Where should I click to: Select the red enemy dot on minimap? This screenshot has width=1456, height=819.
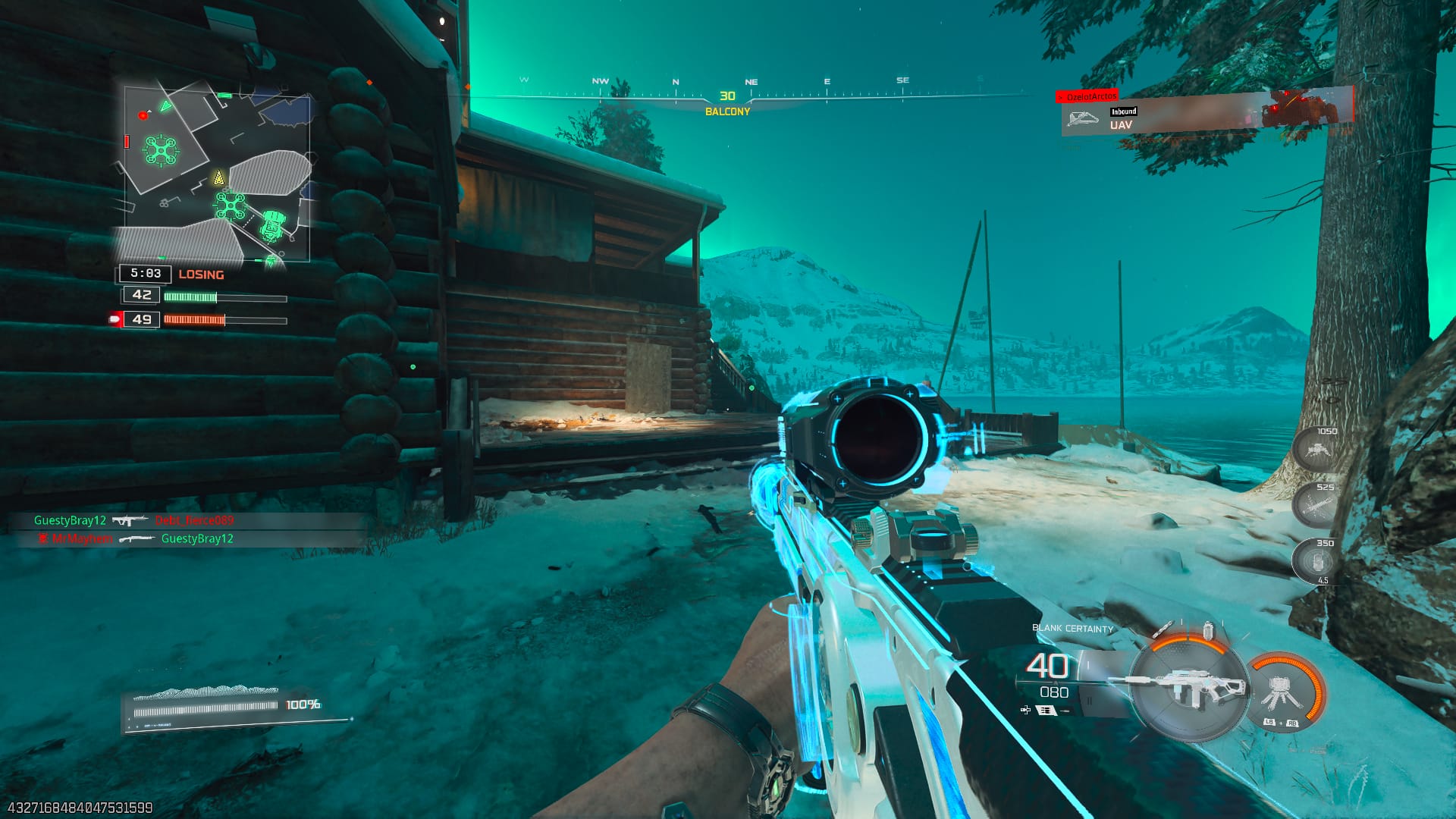coord(143,115)
